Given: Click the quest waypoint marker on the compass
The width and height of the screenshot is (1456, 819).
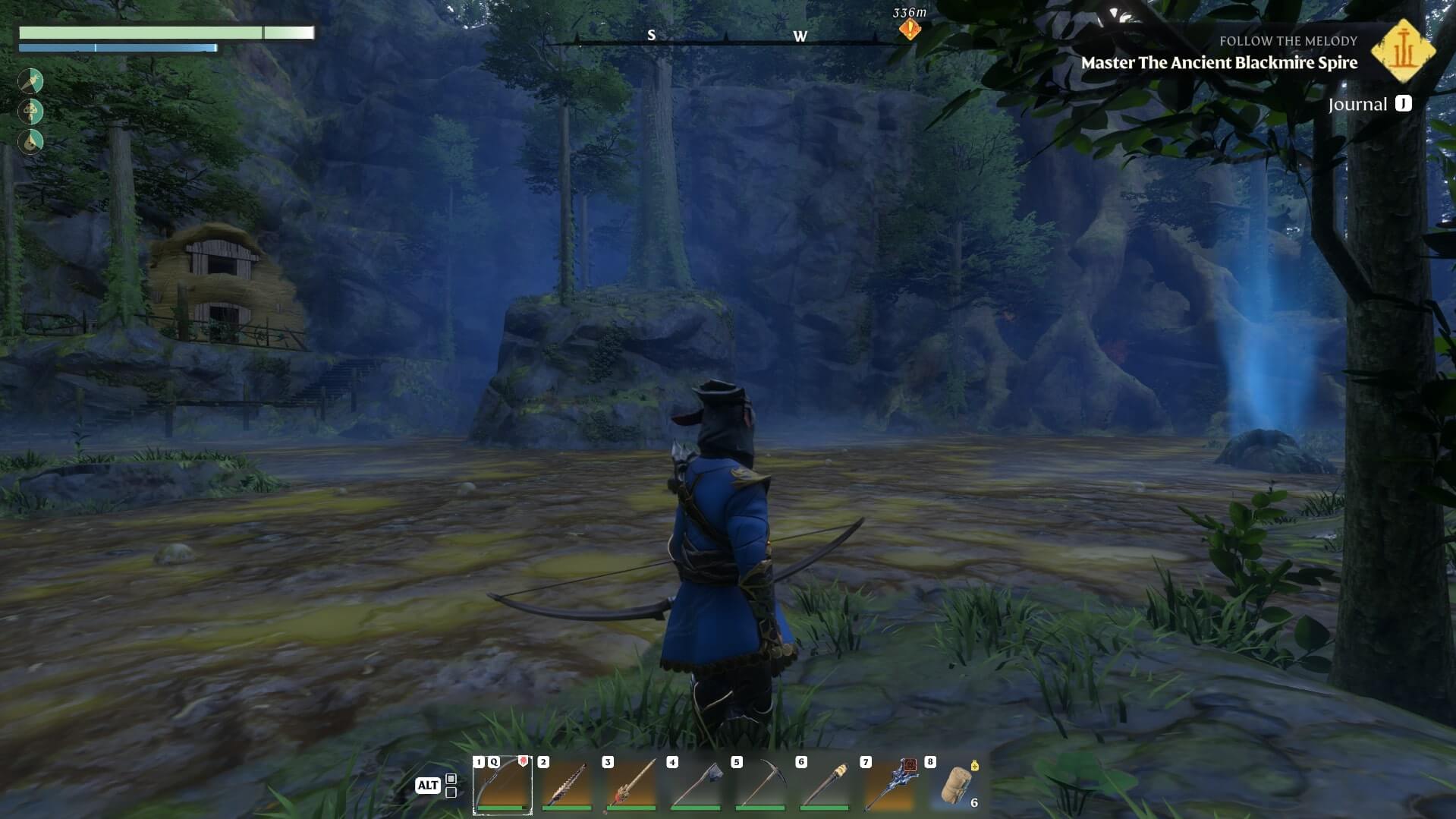Looking at the screenshot, I should pyautogui.click(x=910, y=30).
